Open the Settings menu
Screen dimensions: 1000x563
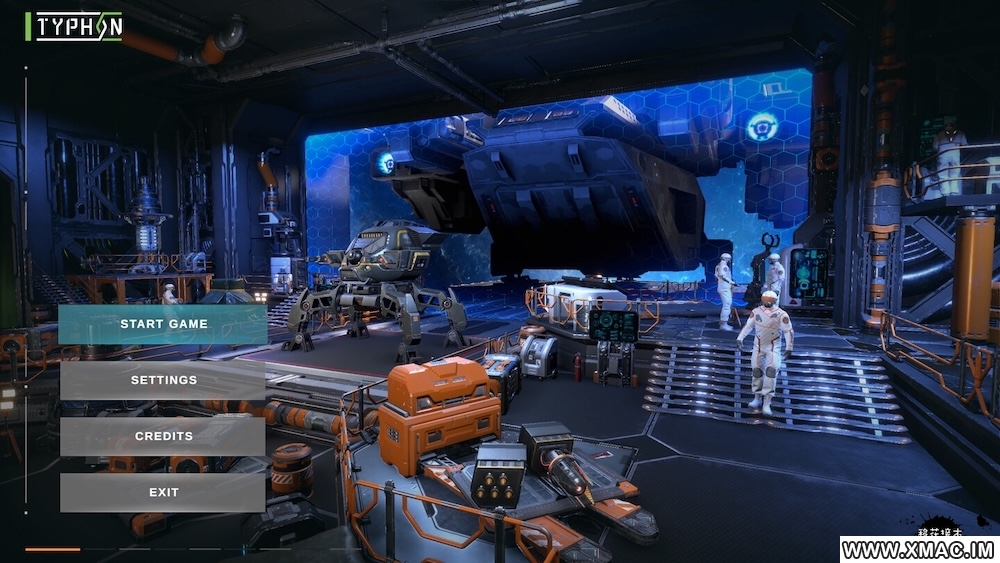[x=163, y=380]
